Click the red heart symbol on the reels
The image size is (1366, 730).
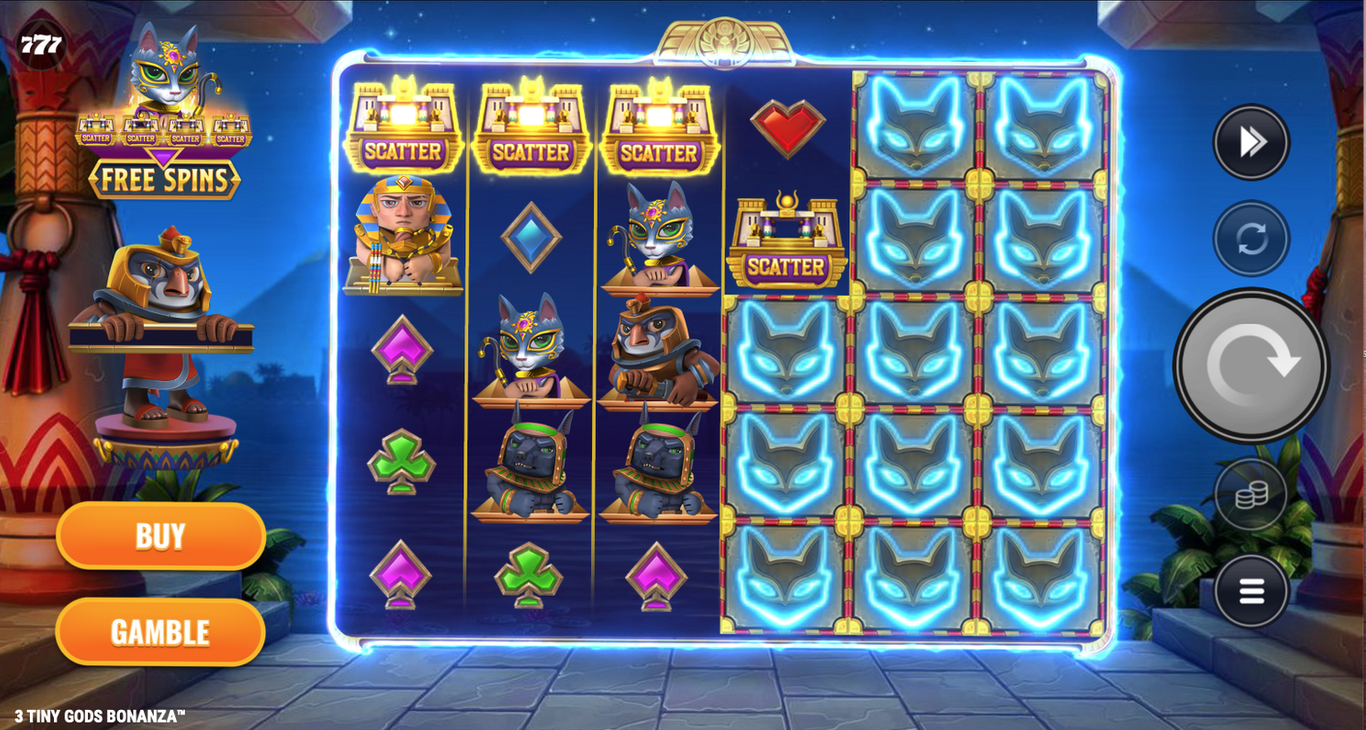(x=789, y=123)
